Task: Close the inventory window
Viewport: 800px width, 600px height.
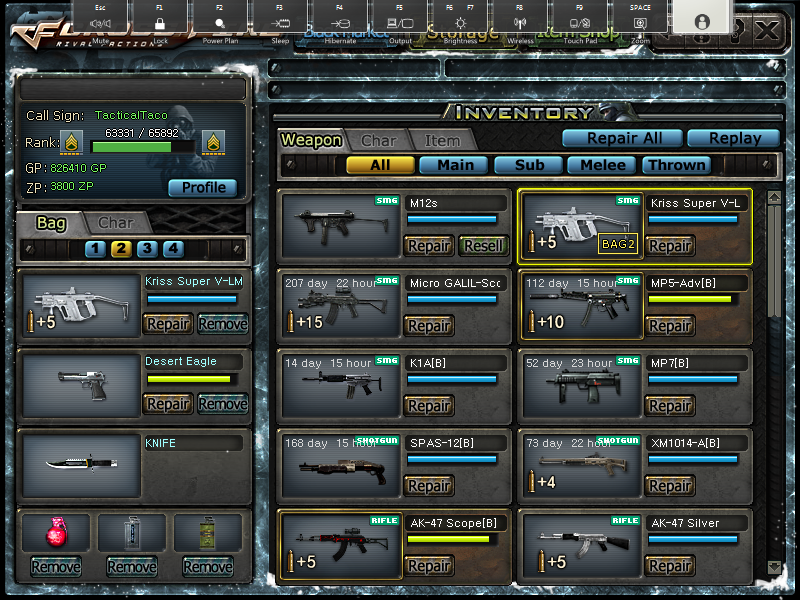Action: point(767,30)
